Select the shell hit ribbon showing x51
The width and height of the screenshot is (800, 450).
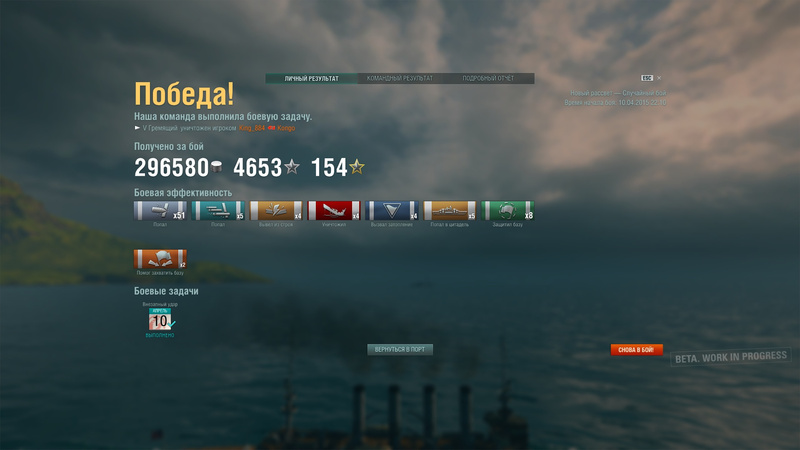(x=160, y=210)
